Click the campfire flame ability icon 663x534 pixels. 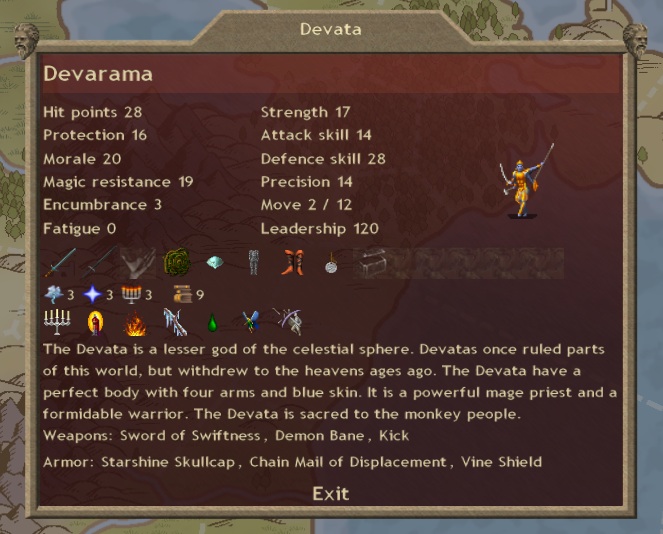[x=135, y=323]
